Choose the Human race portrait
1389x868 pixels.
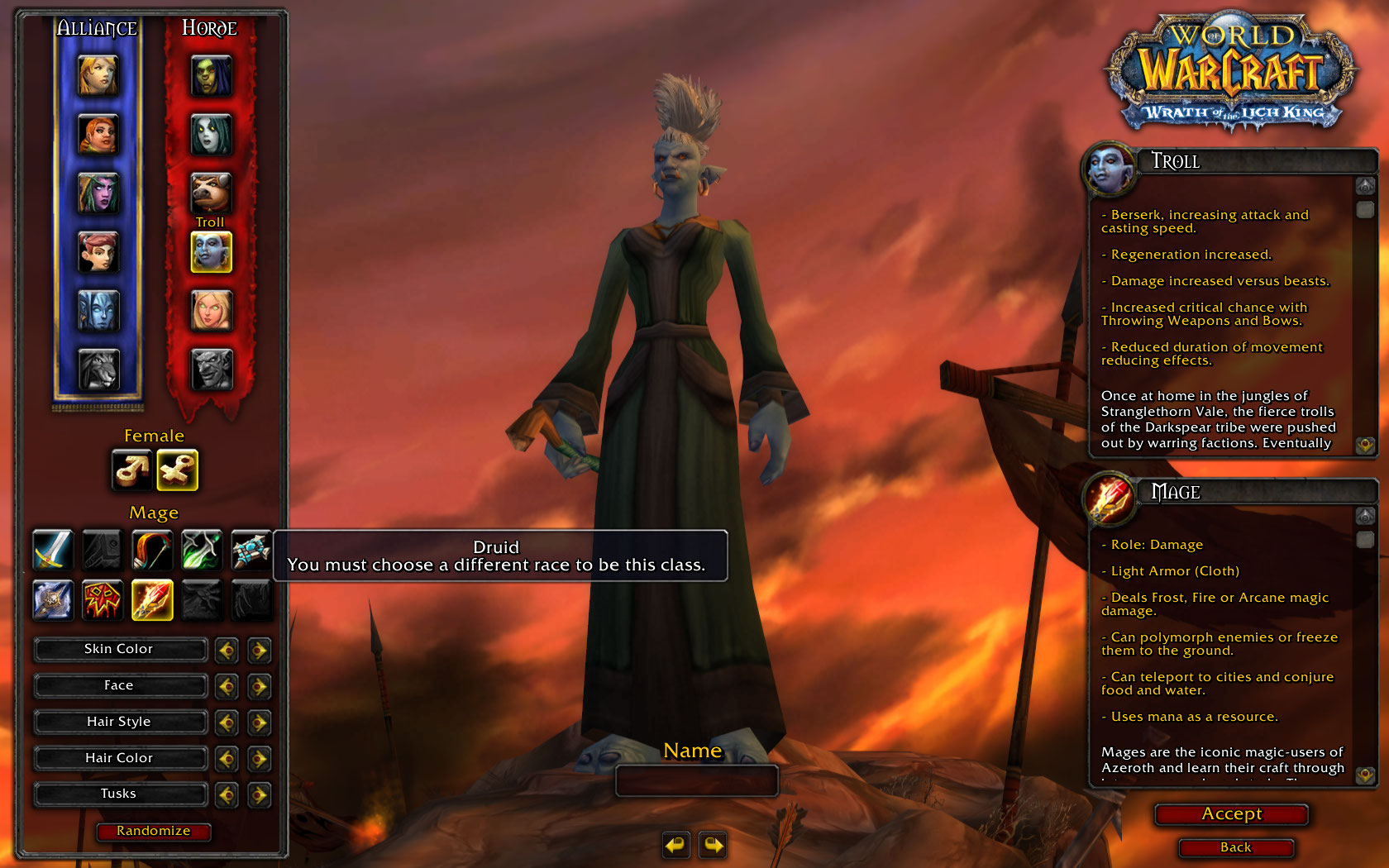tap(98, 75)
